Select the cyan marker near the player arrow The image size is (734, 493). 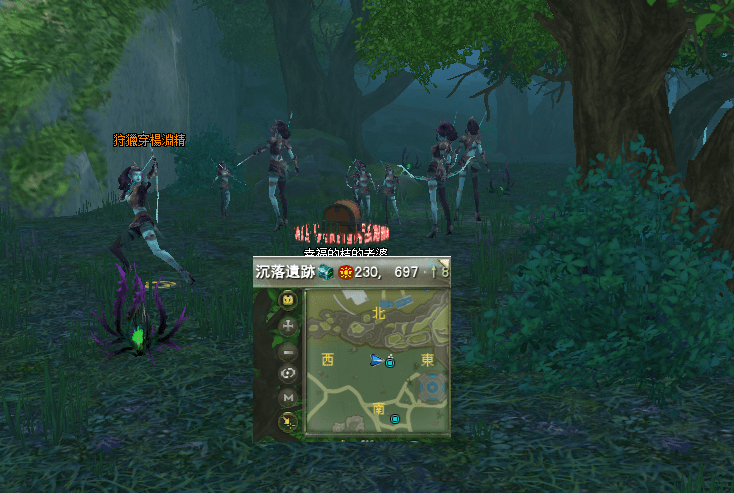coord(389,363)
